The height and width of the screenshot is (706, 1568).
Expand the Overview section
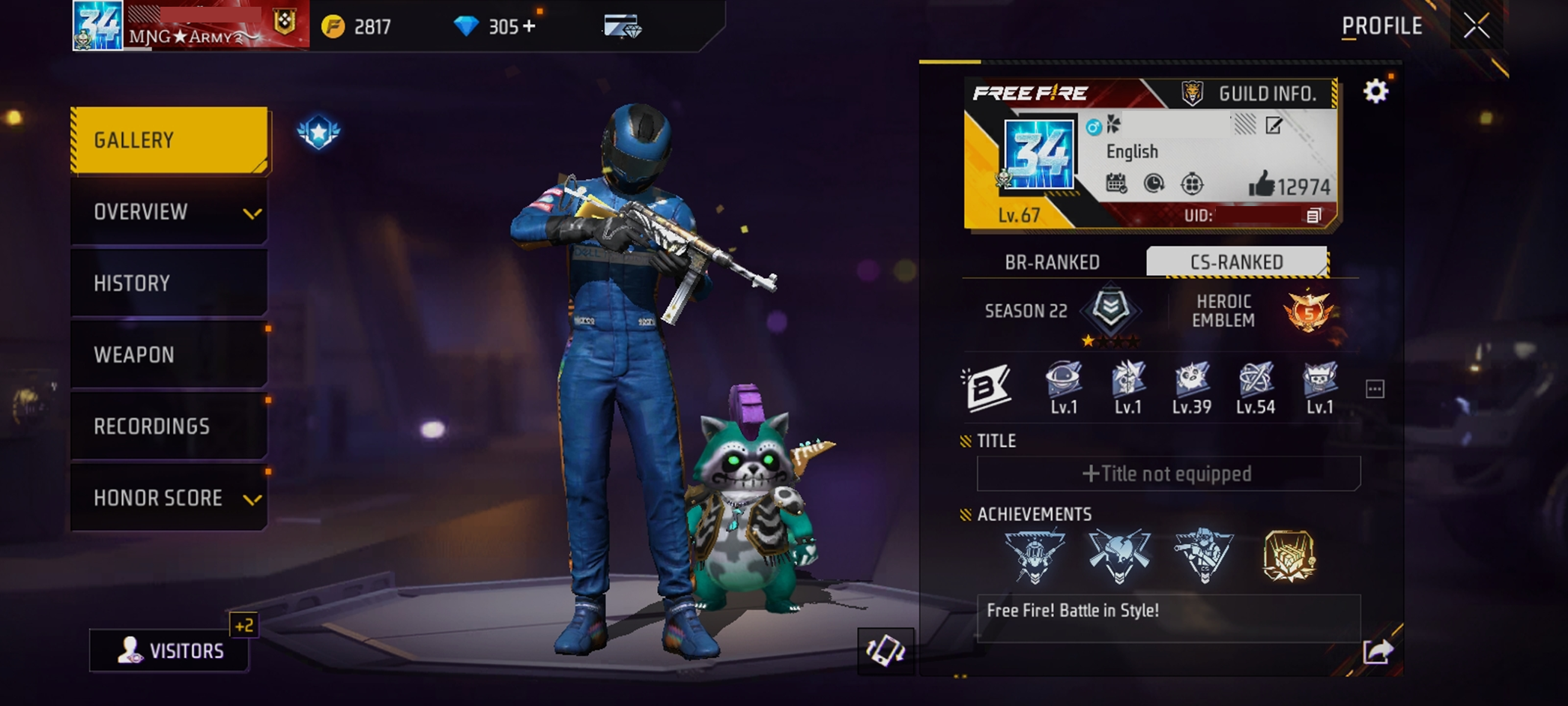pyautogui.click(x=169, y=212)
